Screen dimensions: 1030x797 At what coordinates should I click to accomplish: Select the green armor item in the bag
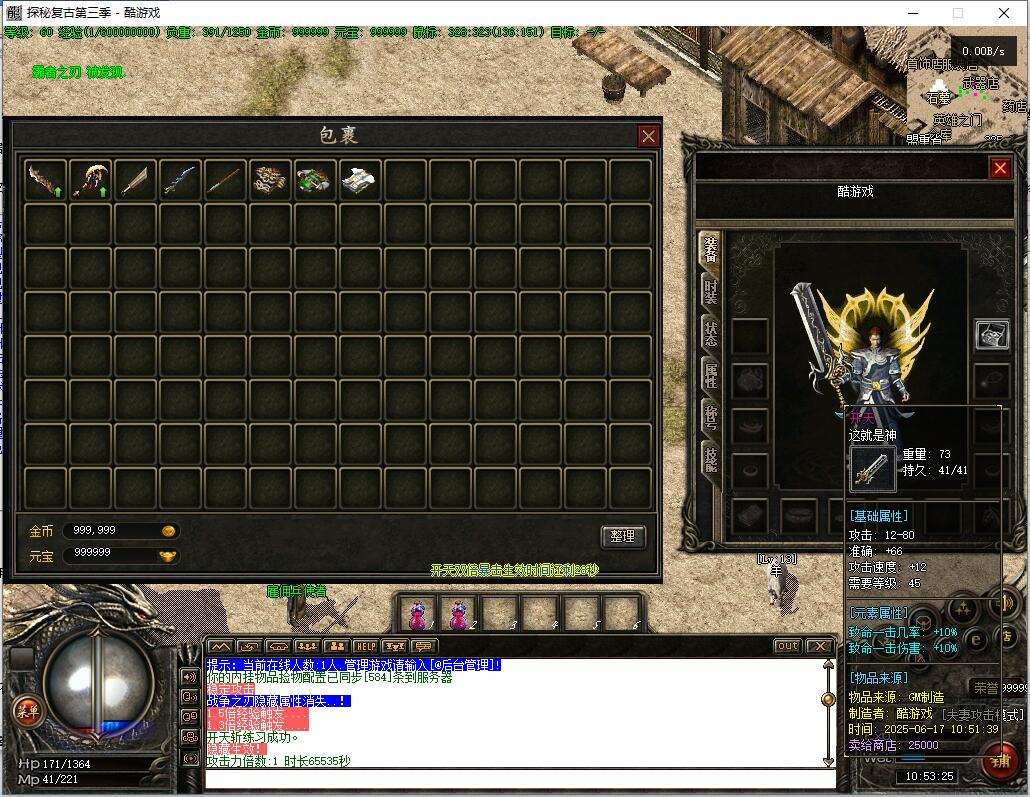pos(315,180)
